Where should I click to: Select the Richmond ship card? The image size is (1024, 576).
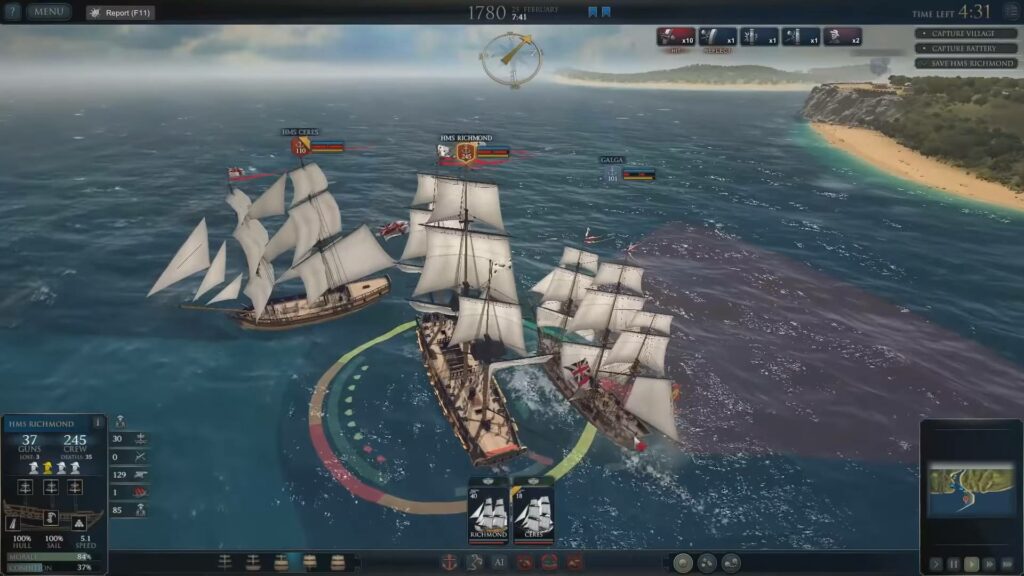coord(488,511)
